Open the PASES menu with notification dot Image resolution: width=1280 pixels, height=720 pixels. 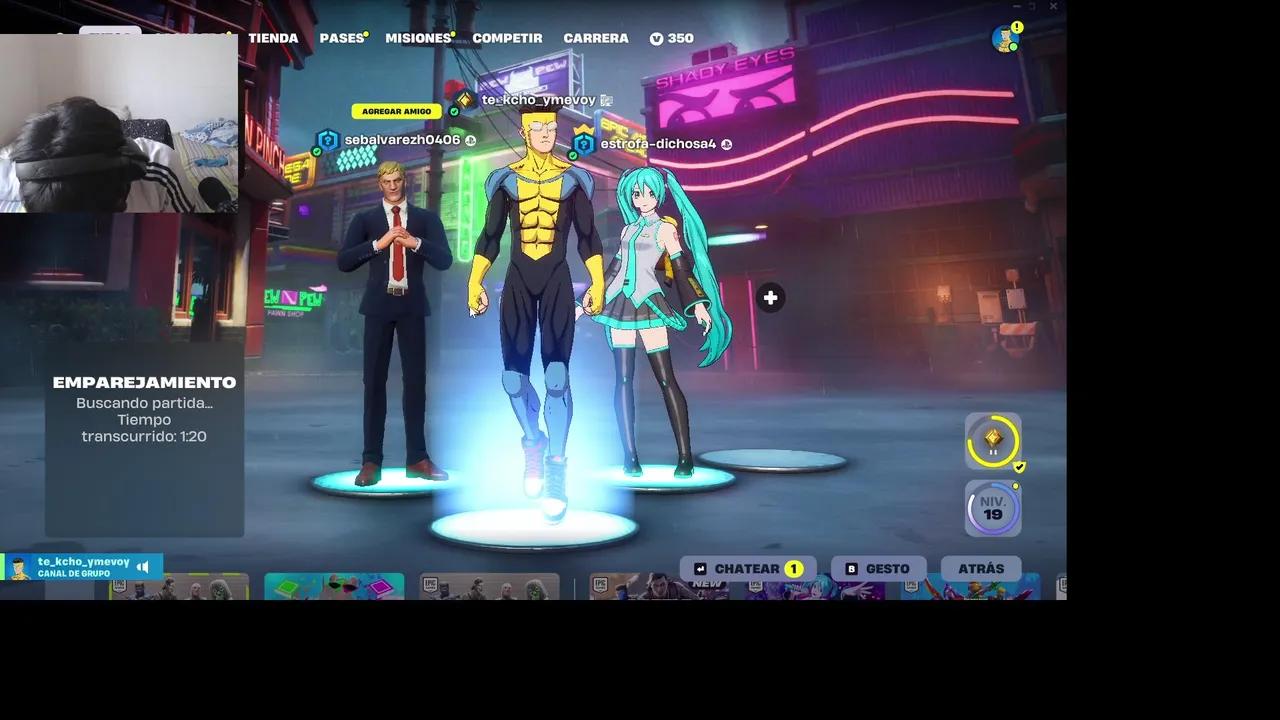(342, 38)
